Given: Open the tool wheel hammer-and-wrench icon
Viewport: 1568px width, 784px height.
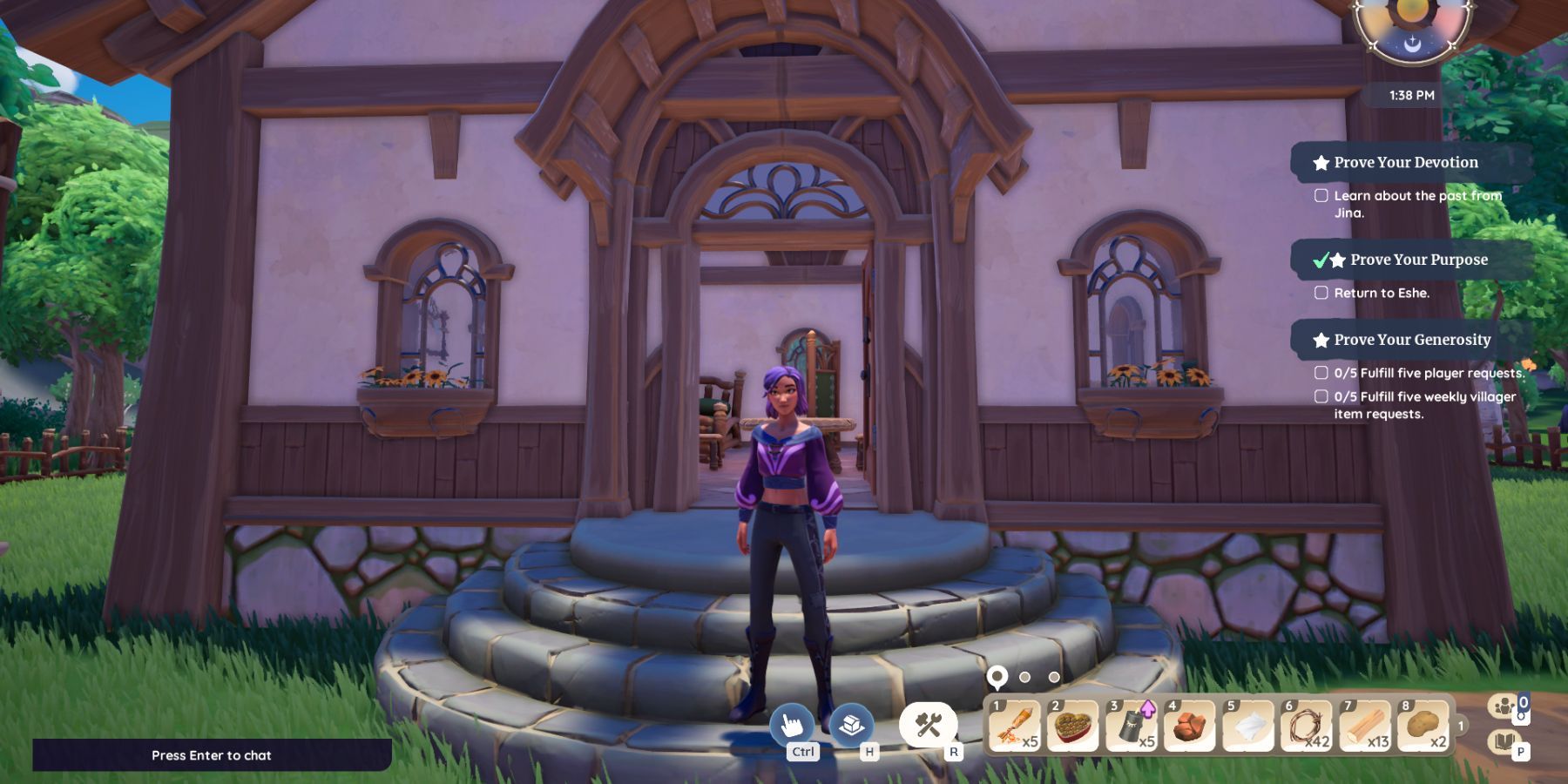Looking at the screenshot, I should point(929,724).
